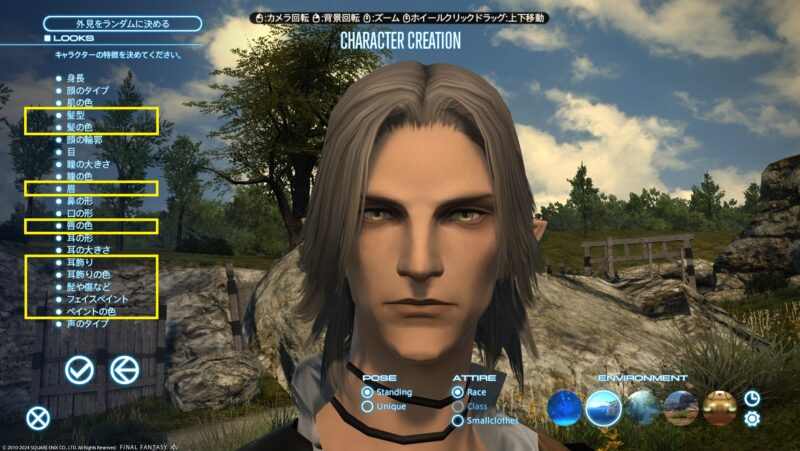Go back with the left arrow button
The width and height of the screenshot is (800, 451).
click(x=124, y=370)
